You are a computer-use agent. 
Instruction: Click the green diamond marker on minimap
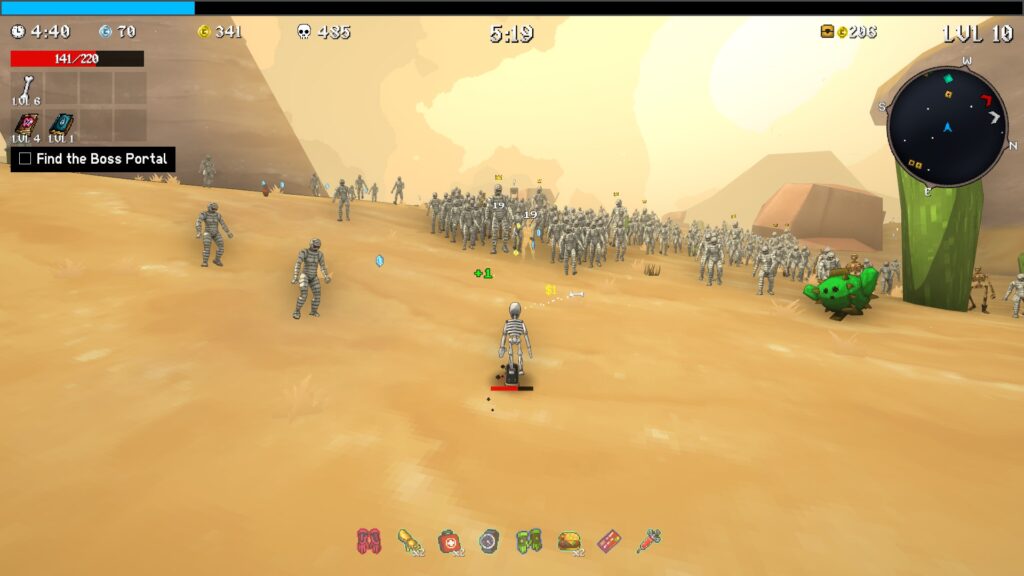(948, 79)
